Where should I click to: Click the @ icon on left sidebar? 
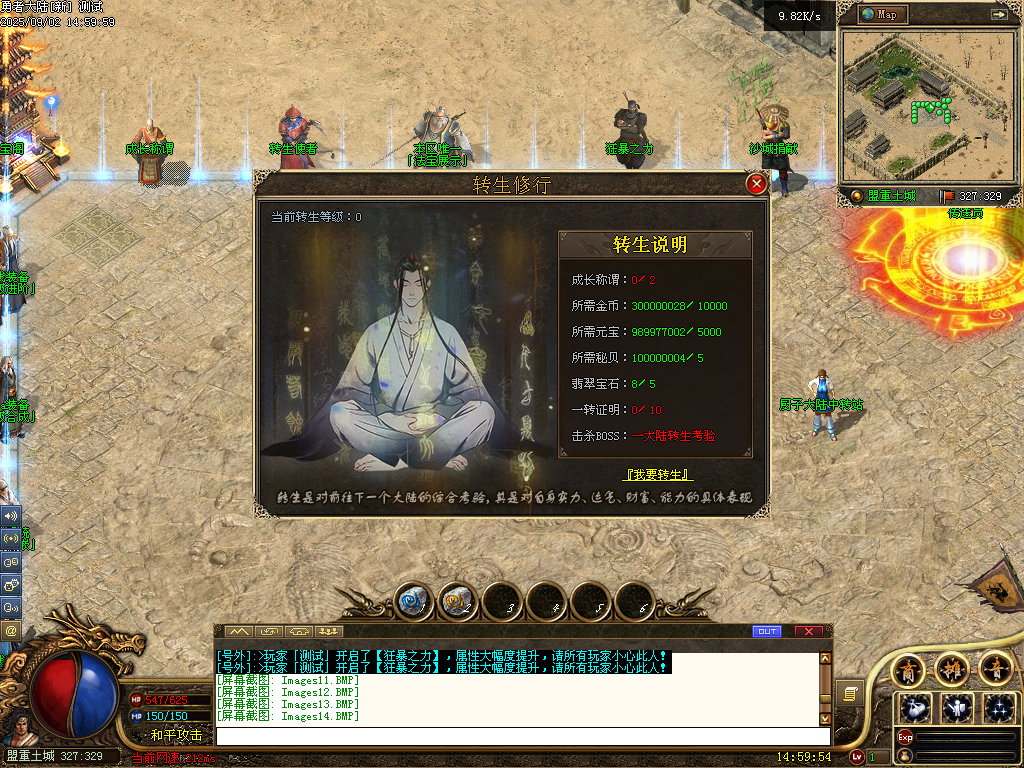pos(11,630)
